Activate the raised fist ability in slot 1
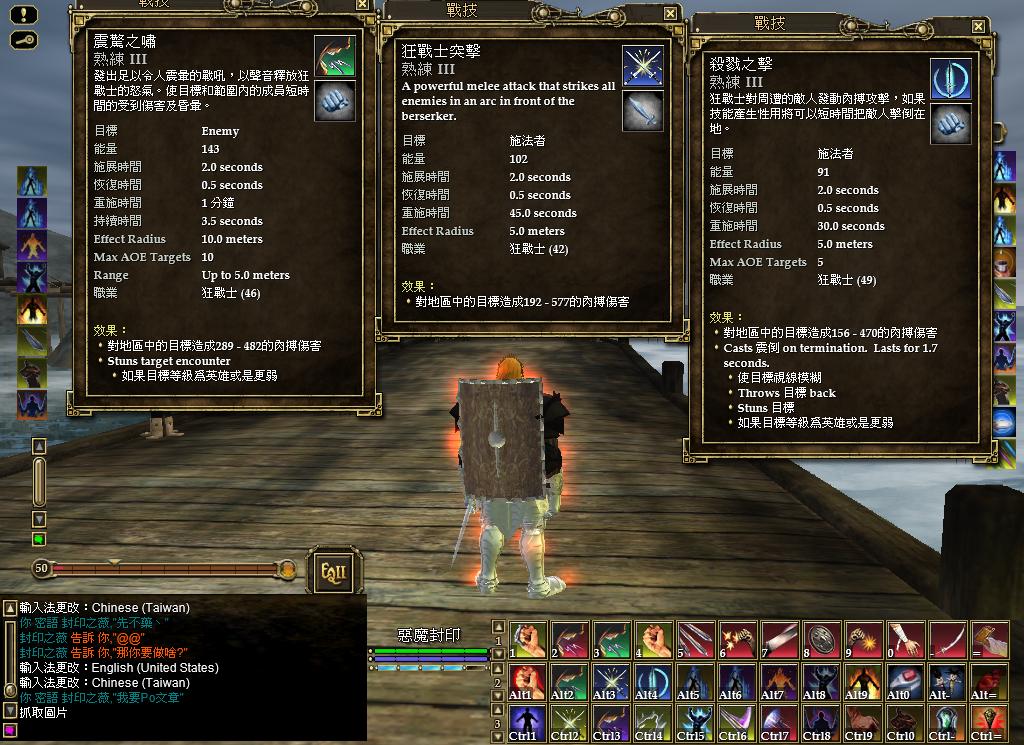Image resolution: width=1024 pixels, height=745 pixels. pyautogui.click(x=528, y=639)
